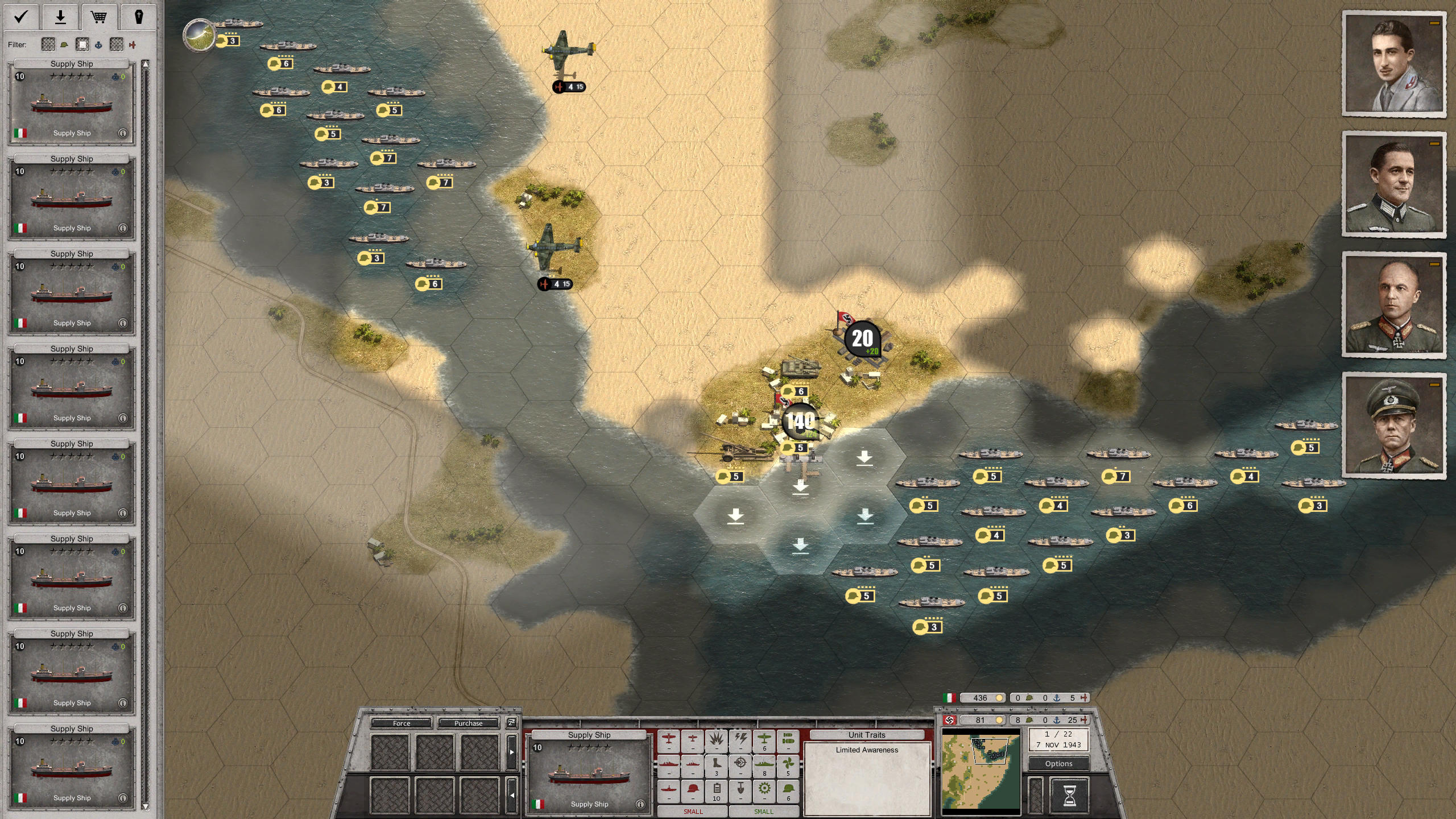Click the boot movement stat icon

pos(716,764)
